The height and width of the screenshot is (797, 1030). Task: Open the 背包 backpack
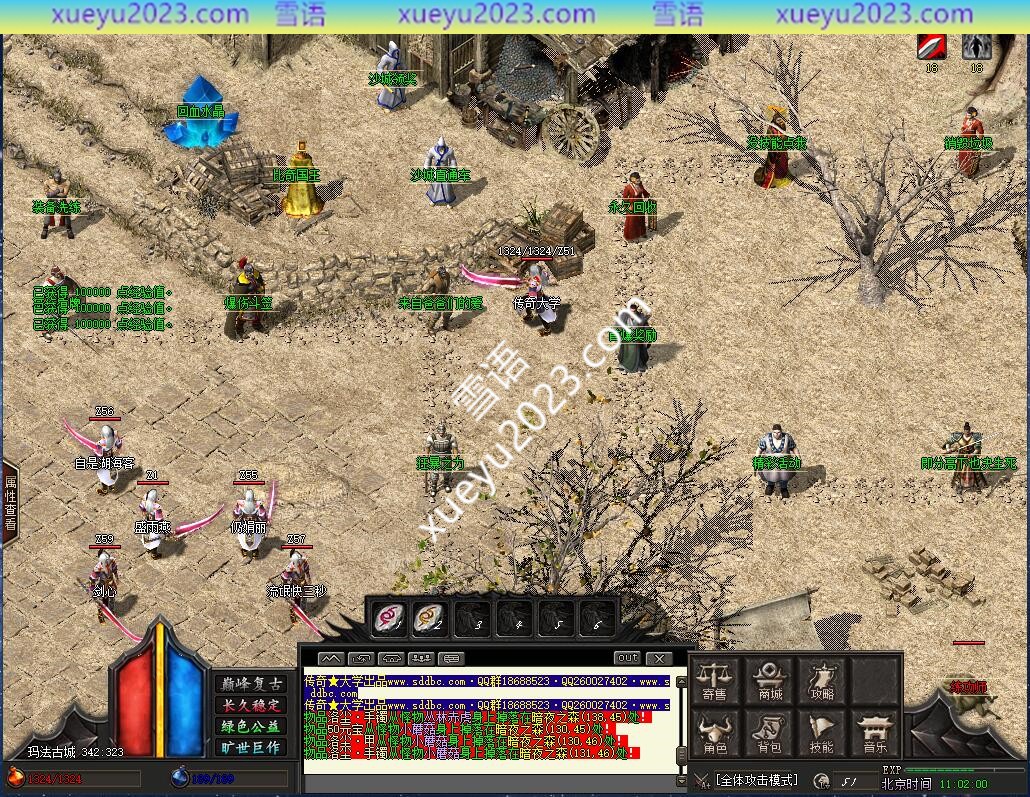(770, 733)
